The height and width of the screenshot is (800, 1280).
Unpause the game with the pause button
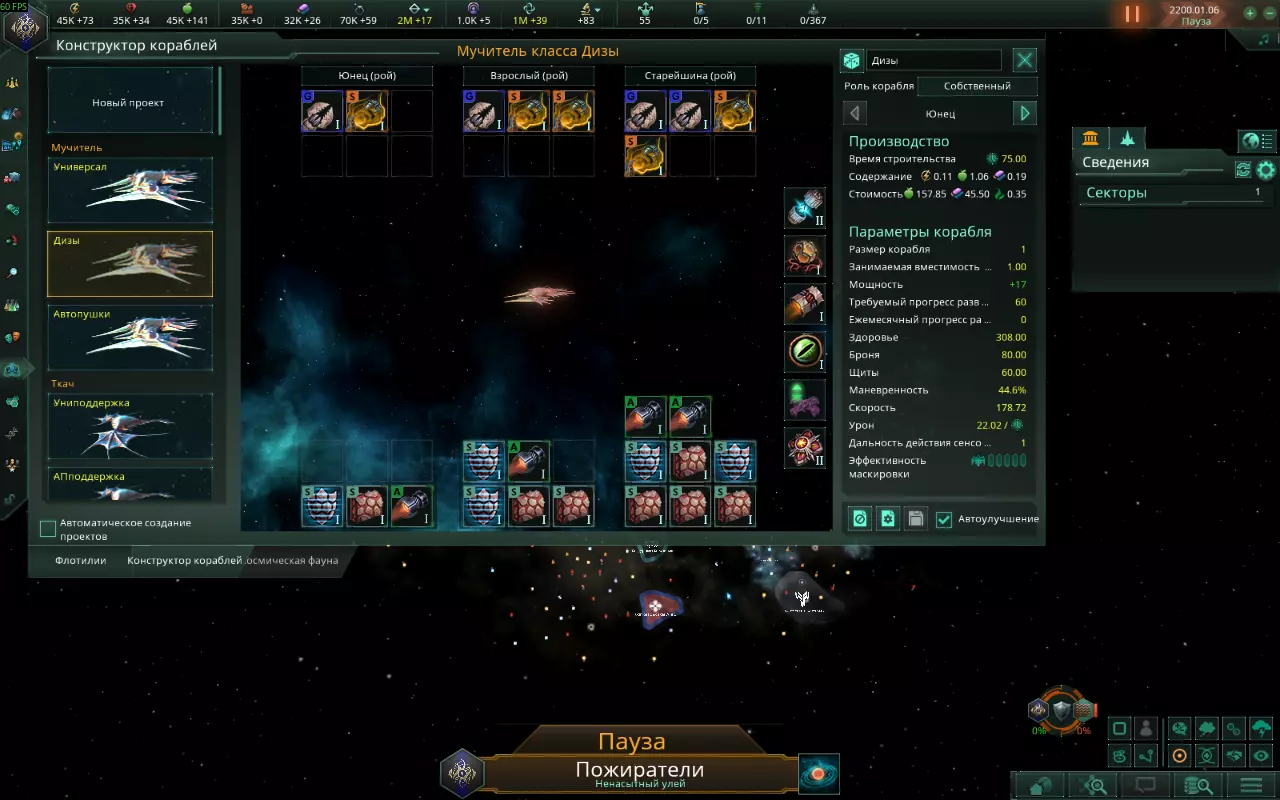click(x=1132, y=14)
